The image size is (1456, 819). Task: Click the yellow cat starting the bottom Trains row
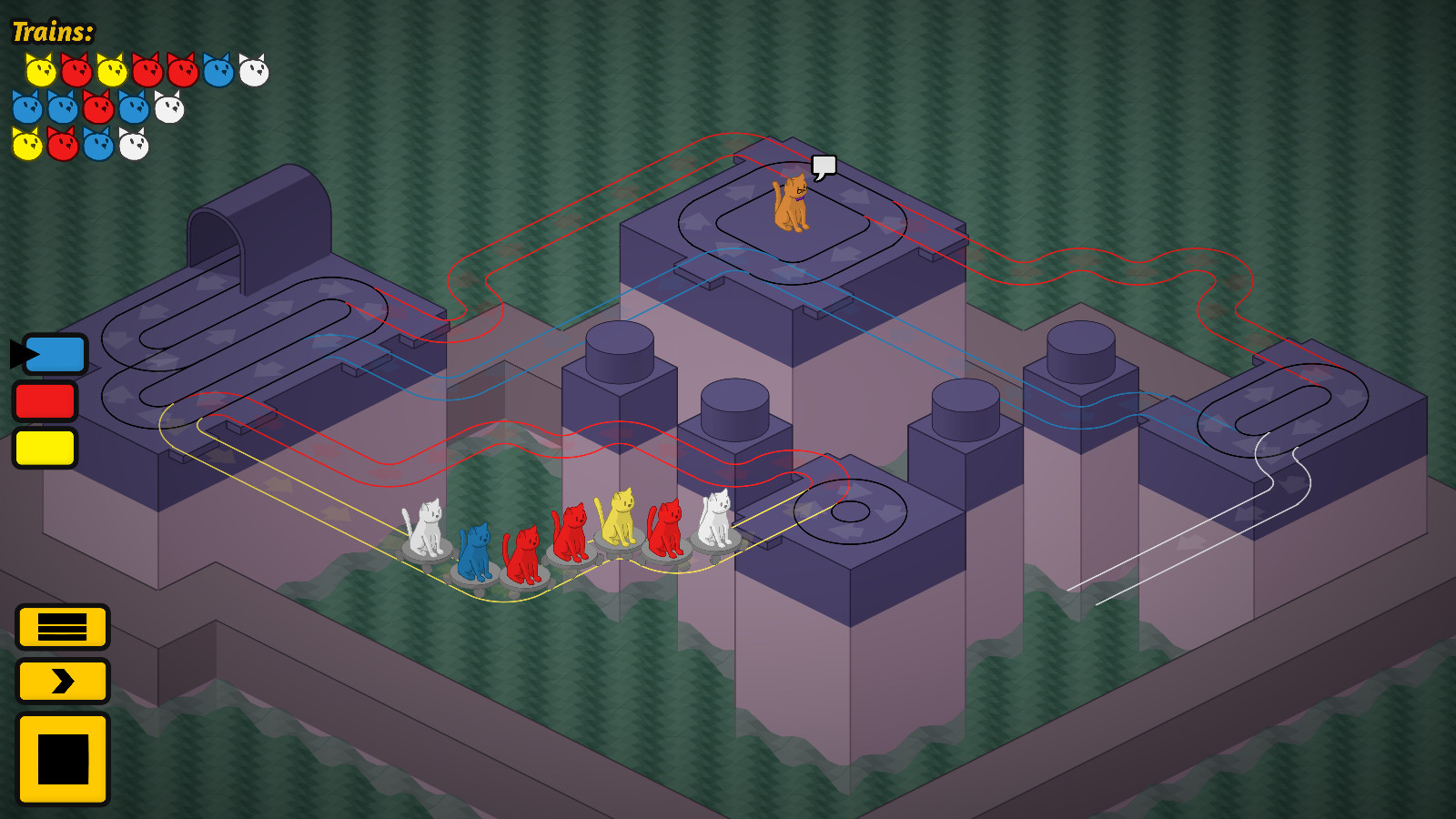25,146
